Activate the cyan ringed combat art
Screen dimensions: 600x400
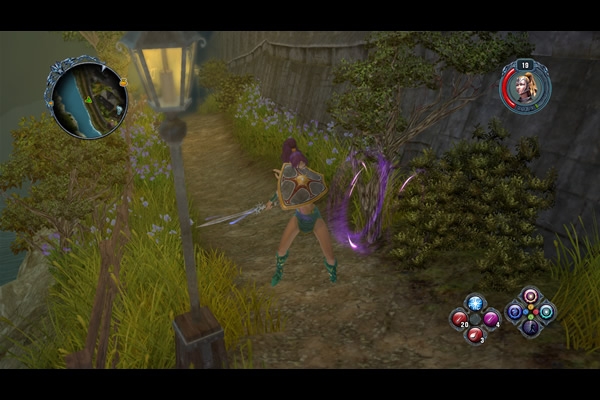coord(546,311)
